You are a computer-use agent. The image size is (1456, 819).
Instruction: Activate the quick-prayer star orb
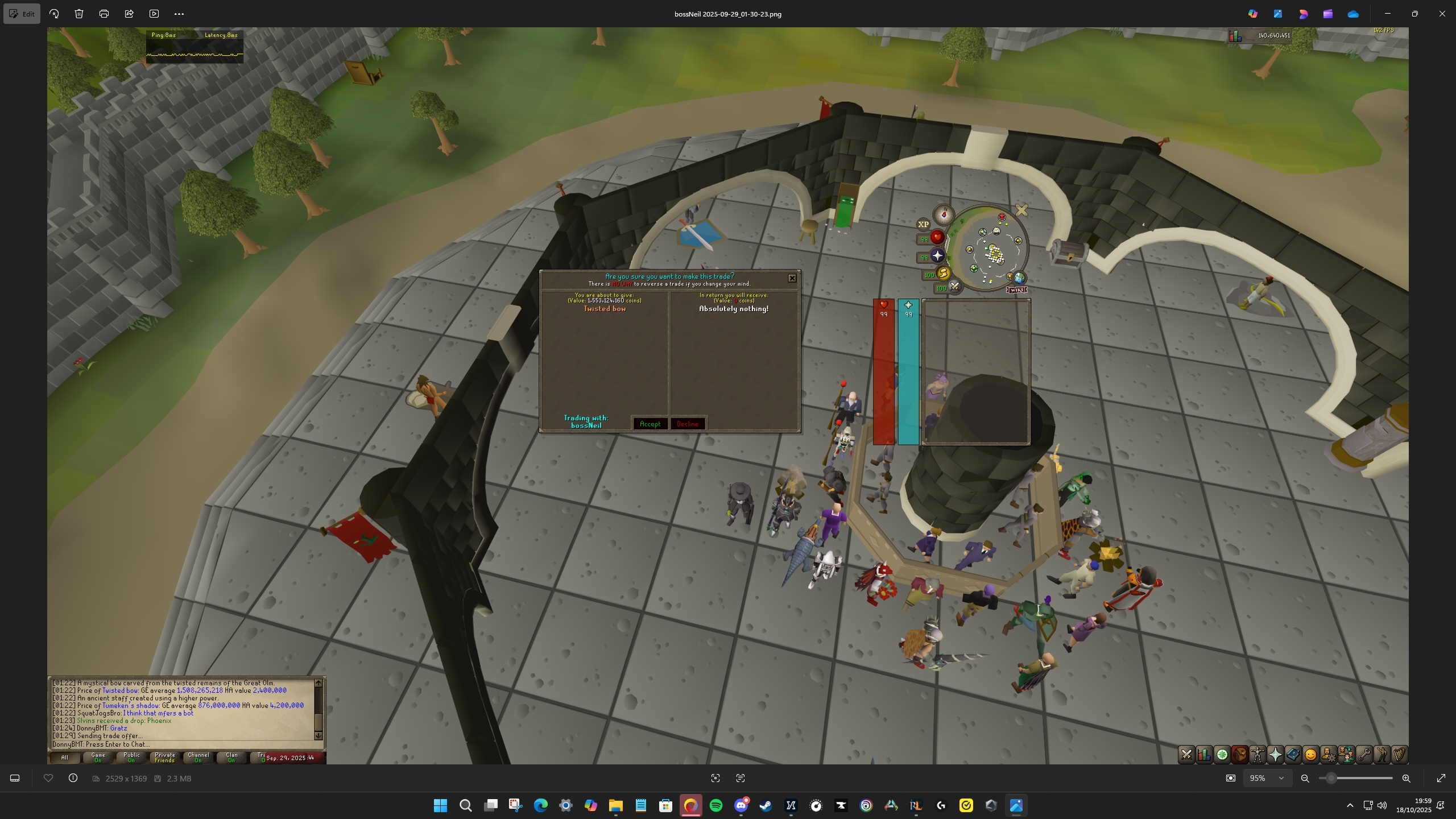coord(937,256)
